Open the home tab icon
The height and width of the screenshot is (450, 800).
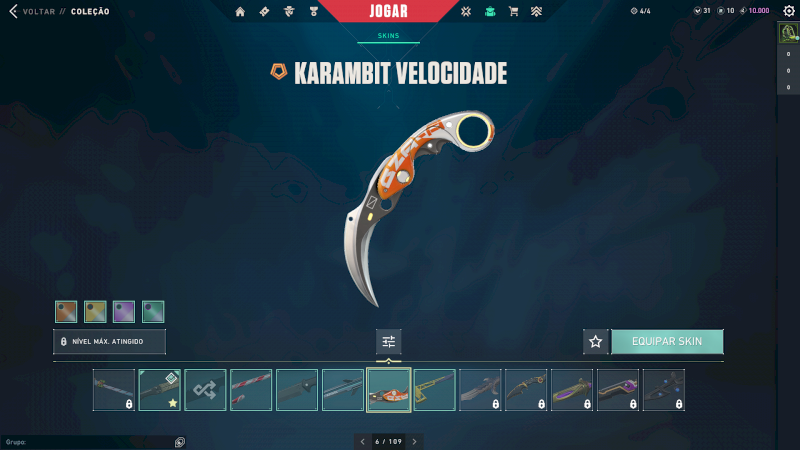click(240, 12)
